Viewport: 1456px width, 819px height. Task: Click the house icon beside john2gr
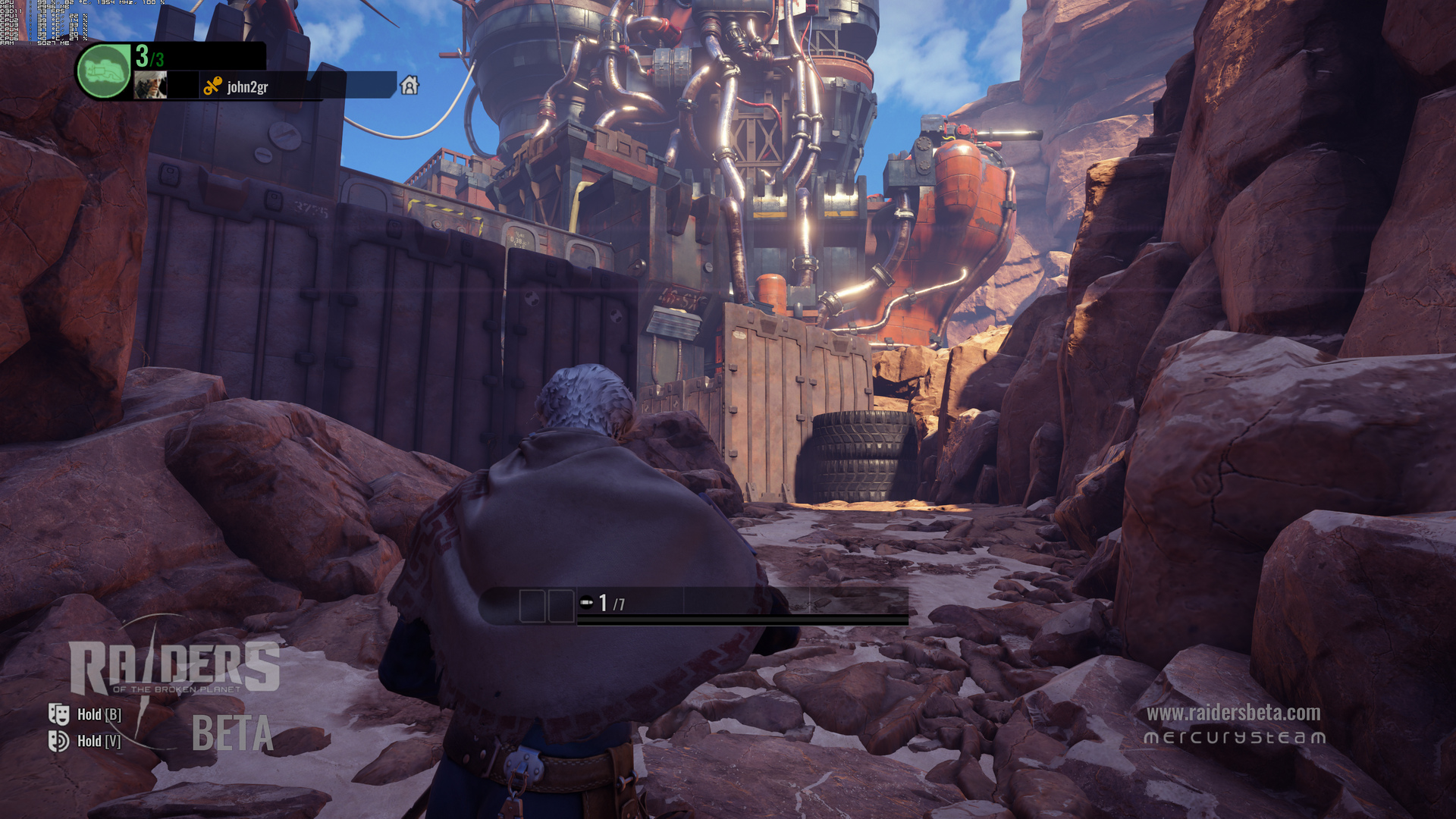(409, 86)
